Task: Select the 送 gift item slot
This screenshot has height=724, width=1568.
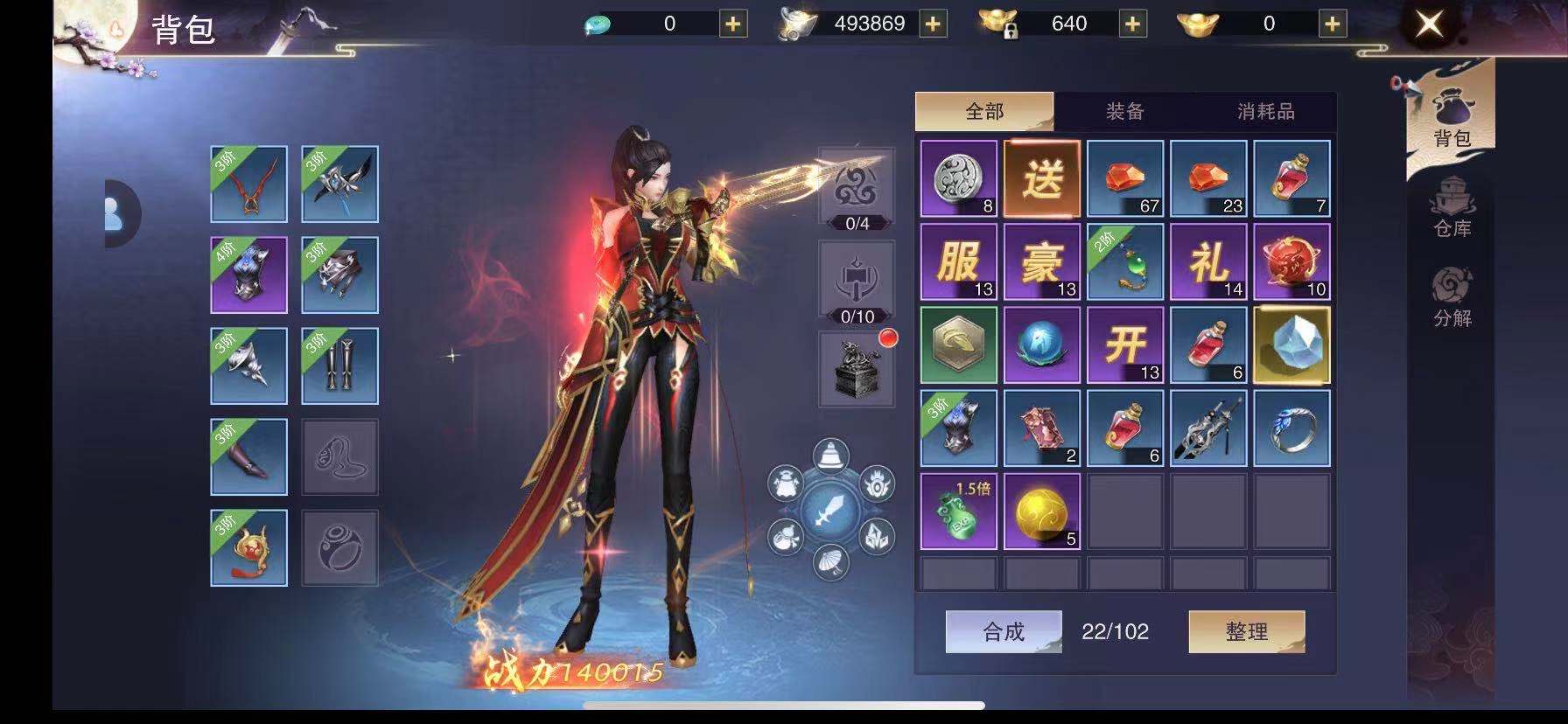Action: tap(1041, 178)
